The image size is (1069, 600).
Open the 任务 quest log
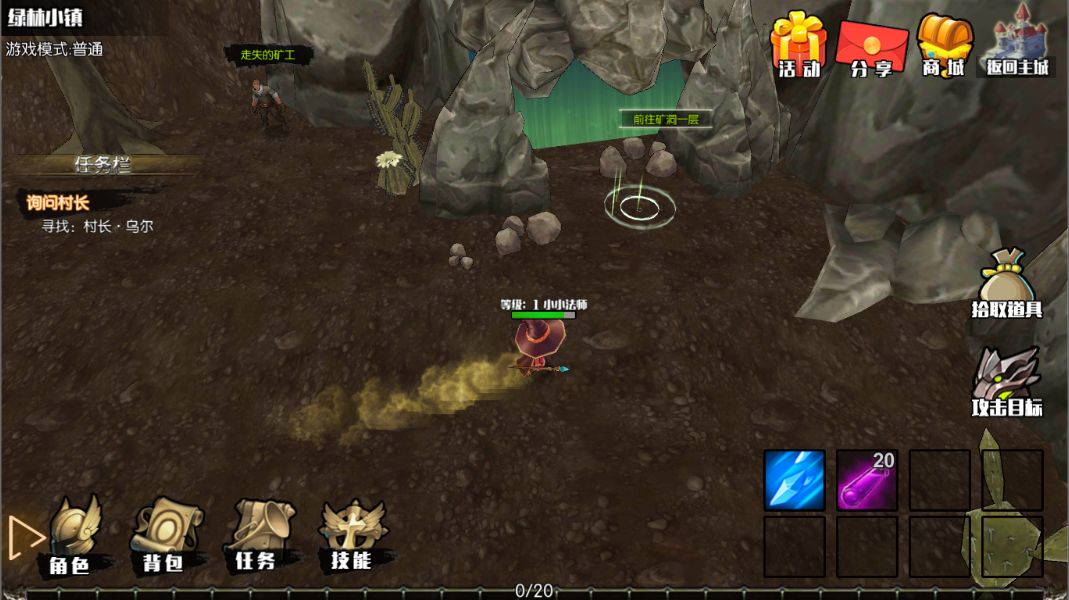click(x=256, y=537)
